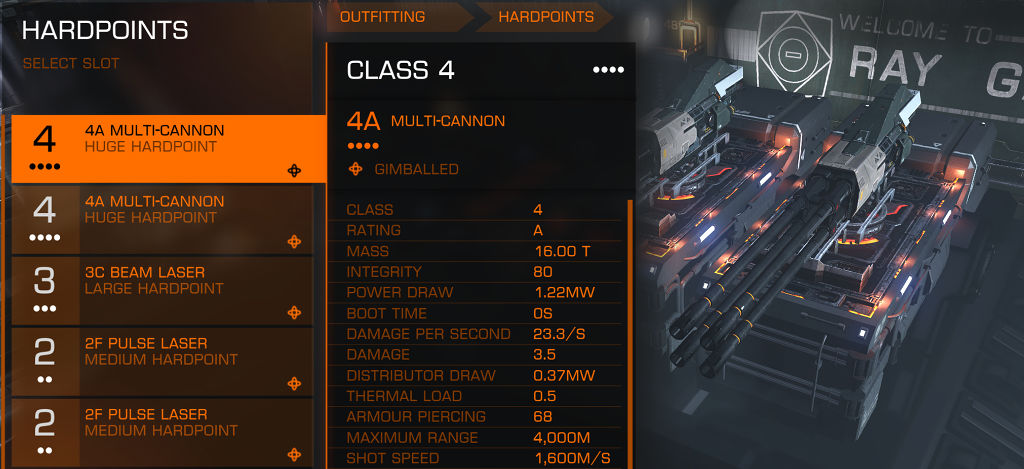Select the highlighted 4A Multi-Cannon huge hardpoint
This screenshot has height=469, width=1024.
pos(168,147)
